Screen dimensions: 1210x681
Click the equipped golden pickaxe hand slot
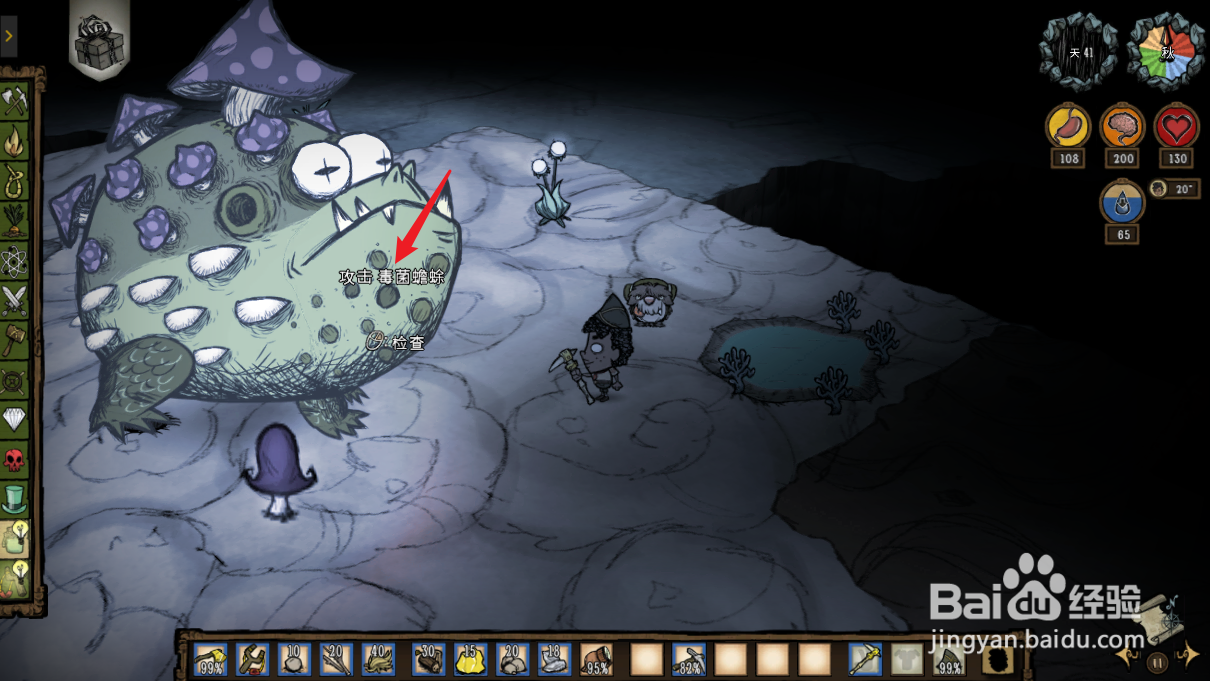point(865,659)
